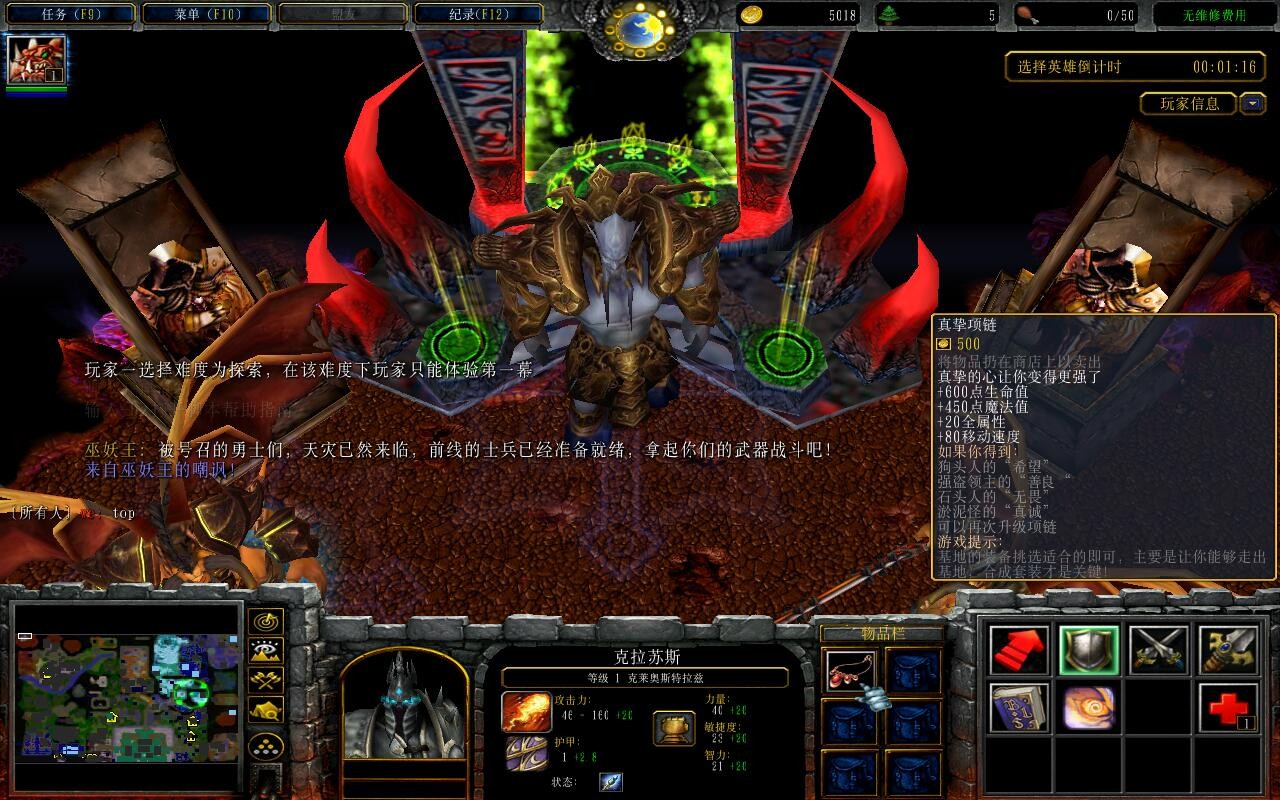Click the gold-hilted sword command icon
Screen dimensions: 1280x800
point(1228,650)
